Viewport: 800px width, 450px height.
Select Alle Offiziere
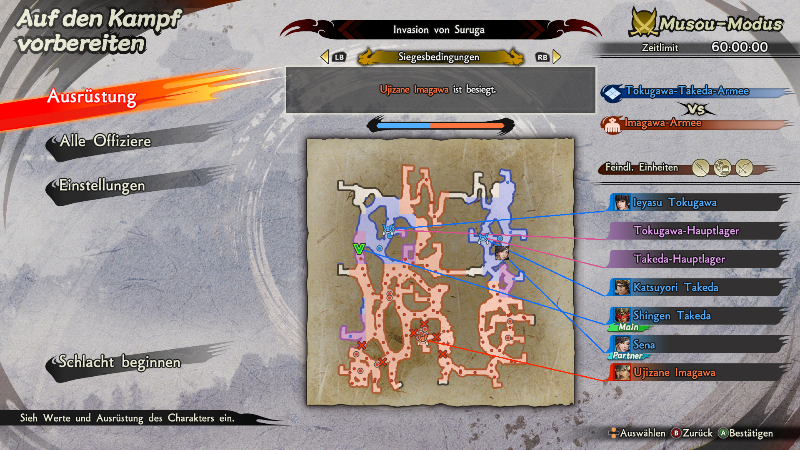click(x=105, y=142)
